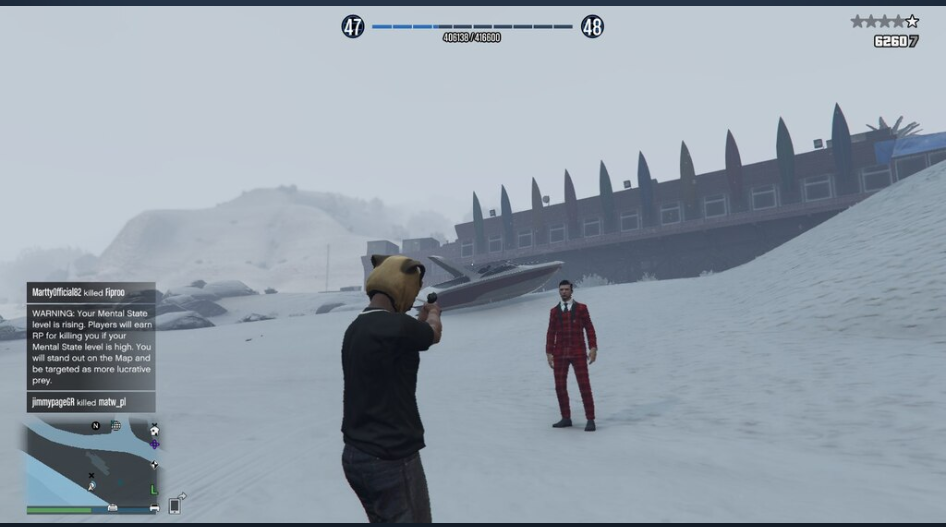This screenshot has height=527, width=946.
Task: Click the purple blip on the minimap
Action: 155,444
